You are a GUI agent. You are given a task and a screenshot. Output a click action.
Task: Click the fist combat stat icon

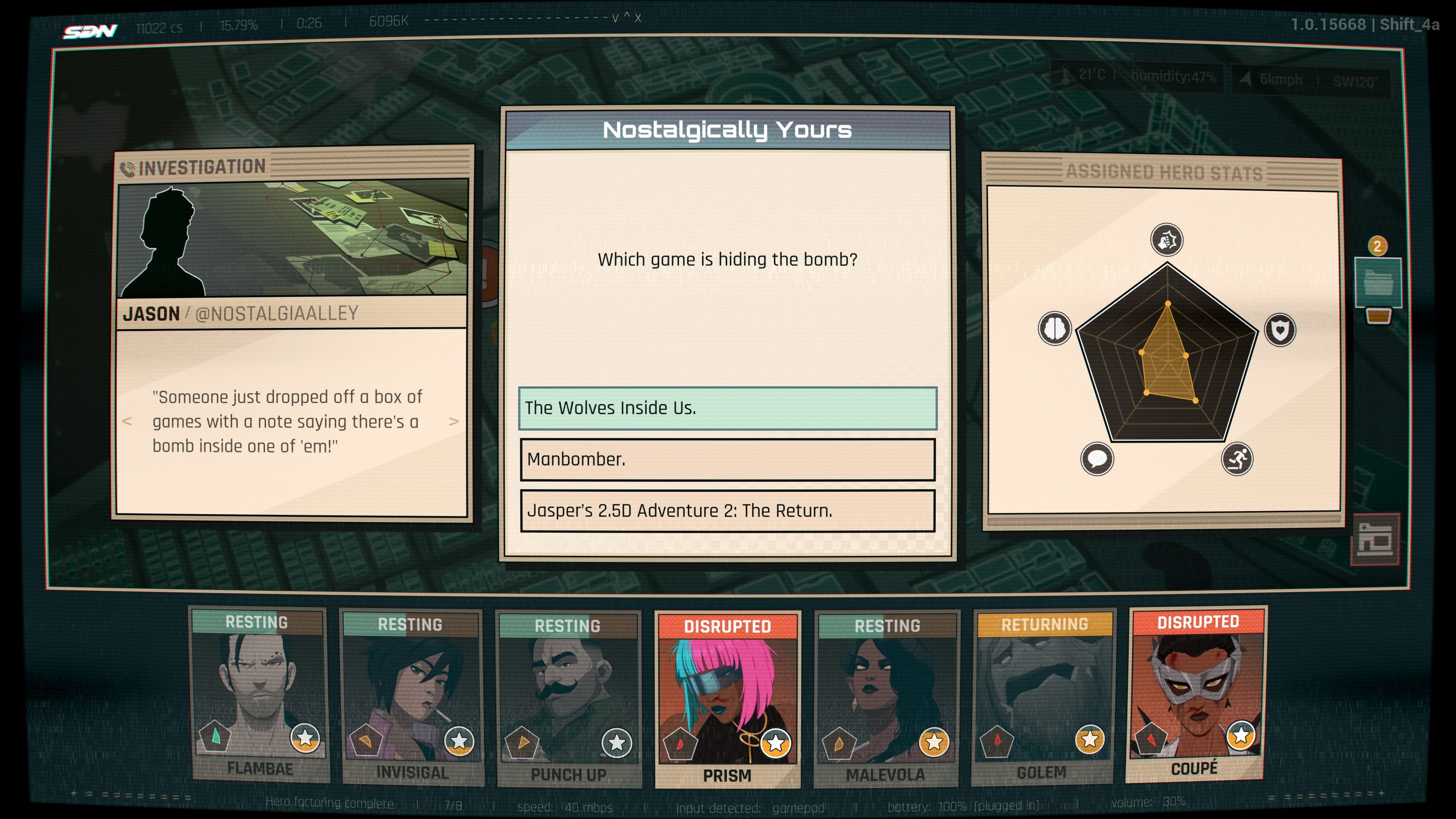point(1167,240)
